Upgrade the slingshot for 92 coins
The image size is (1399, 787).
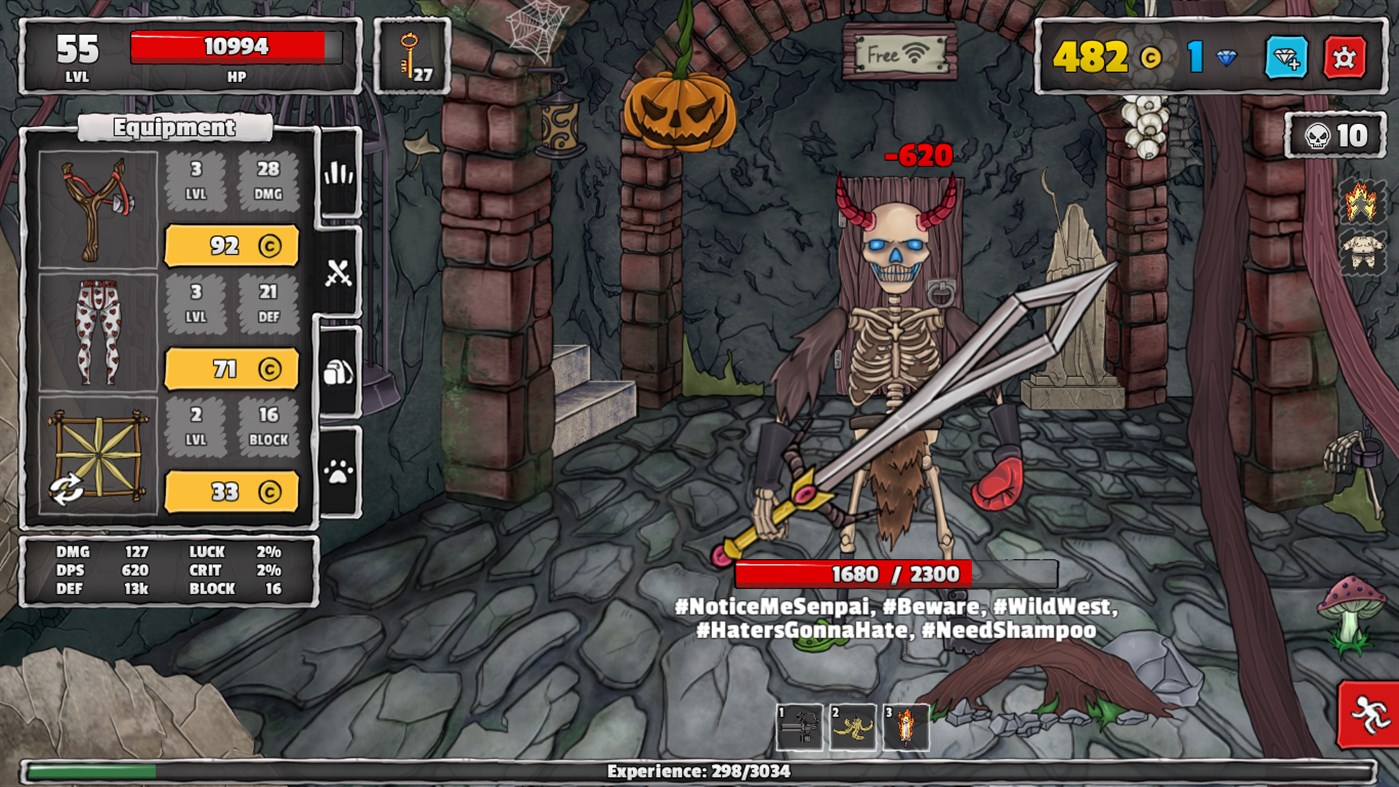point(231,245)
